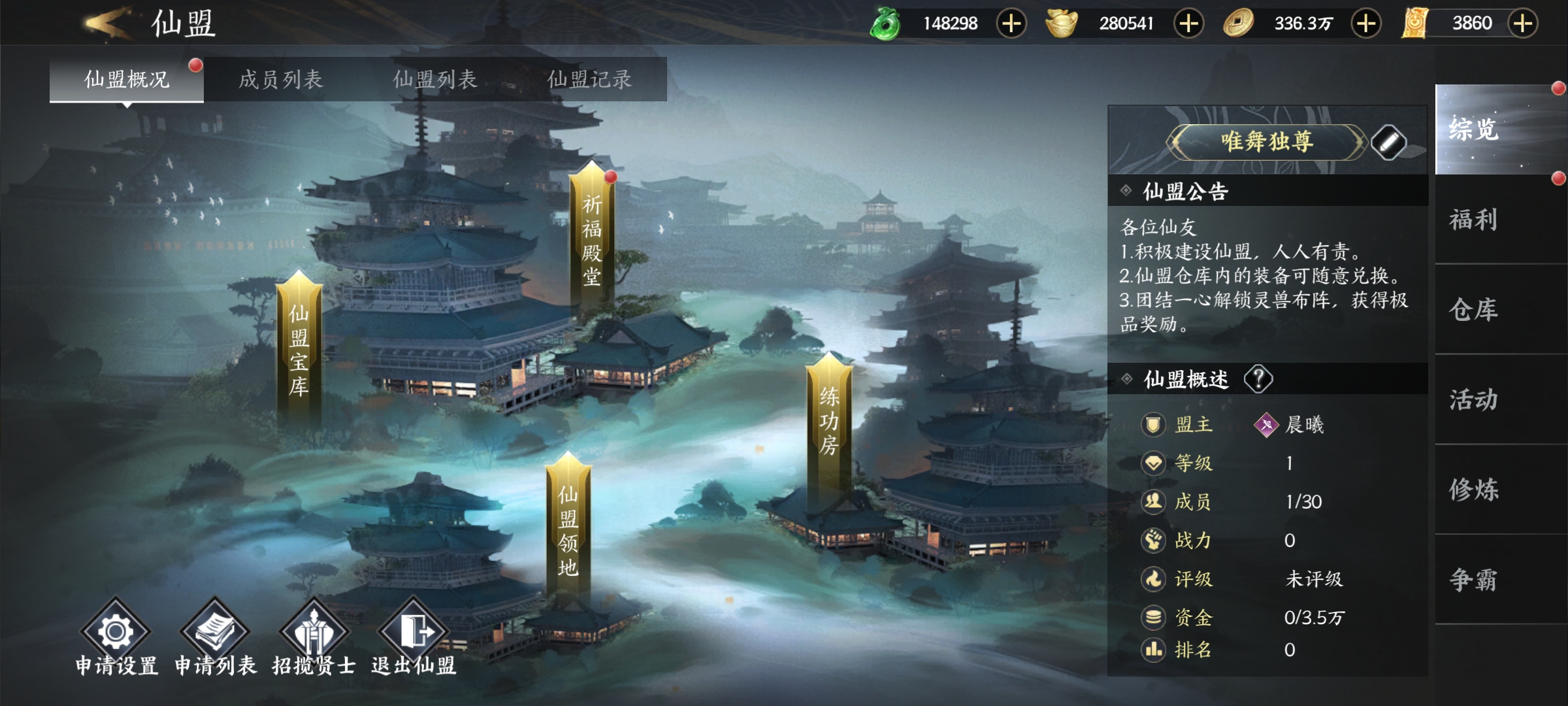Screen dimensions: 1568x706
Task: Add more copper coin currency
Action: pyautogui.click(x=1365, y=24)
